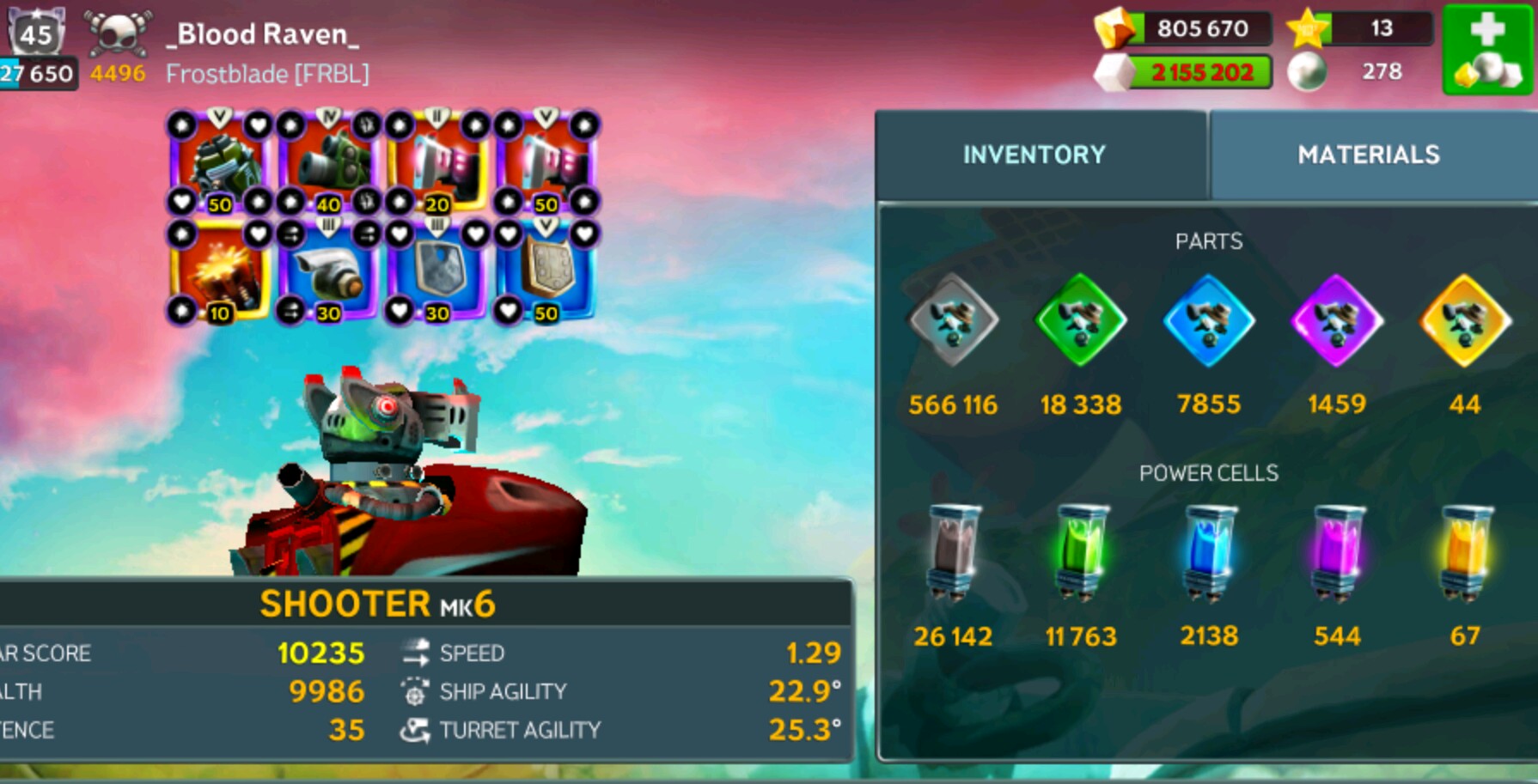Open the Frostblade [FRBL] guild name
Viewport: 1538px width, 784px height.
(x=267, y=74)
